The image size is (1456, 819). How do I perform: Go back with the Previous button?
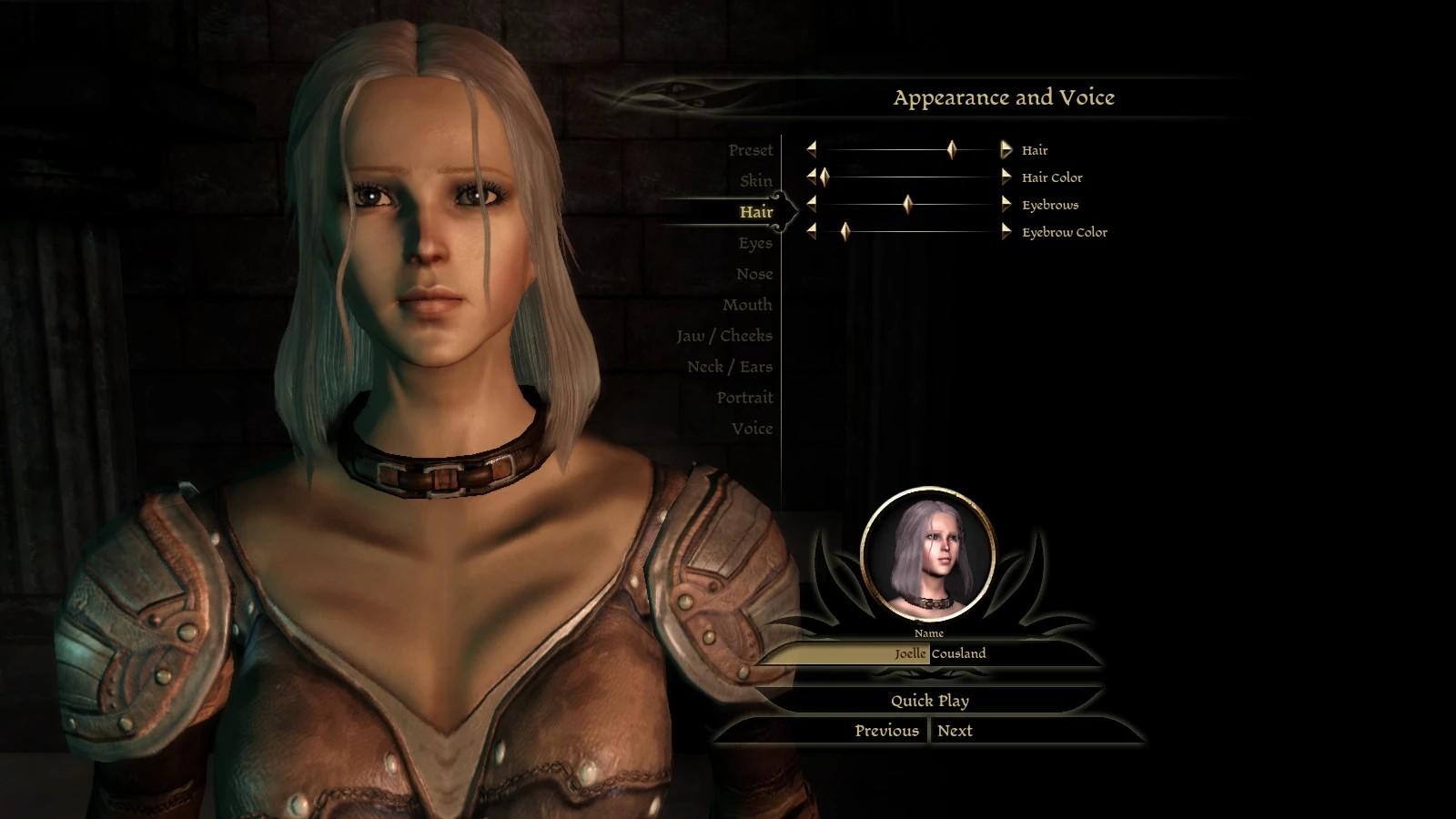pos(885,731)
